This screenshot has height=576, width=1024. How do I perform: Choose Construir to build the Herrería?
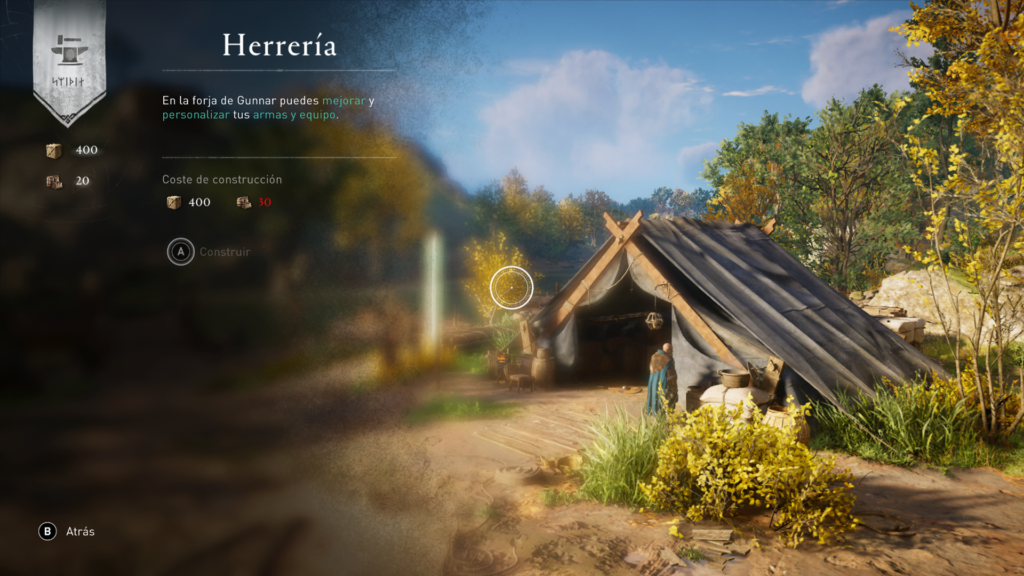pyautogui.click(x=210, y=252)
